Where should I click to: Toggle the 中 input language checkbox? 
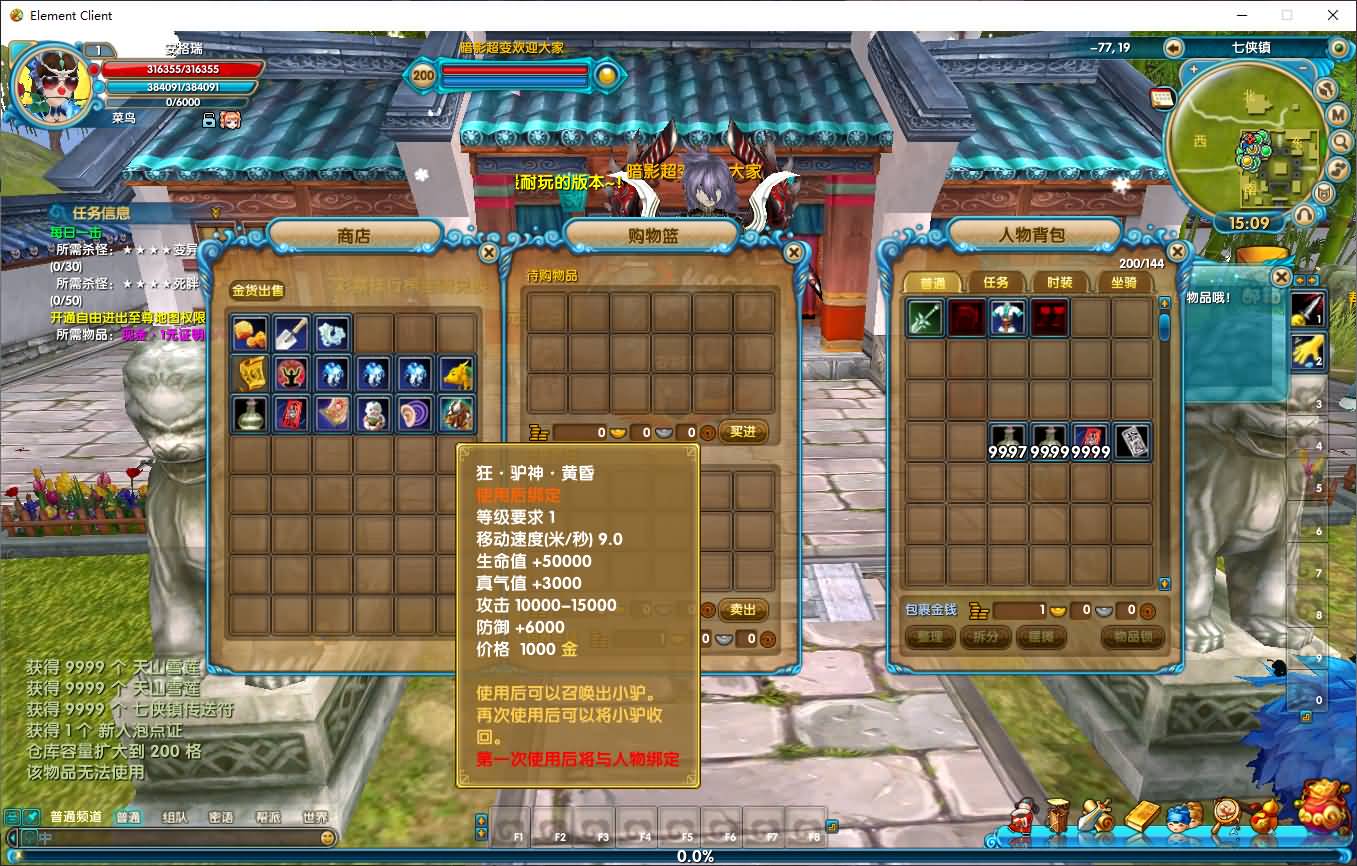pyautogui.click(x=32, y=837)
